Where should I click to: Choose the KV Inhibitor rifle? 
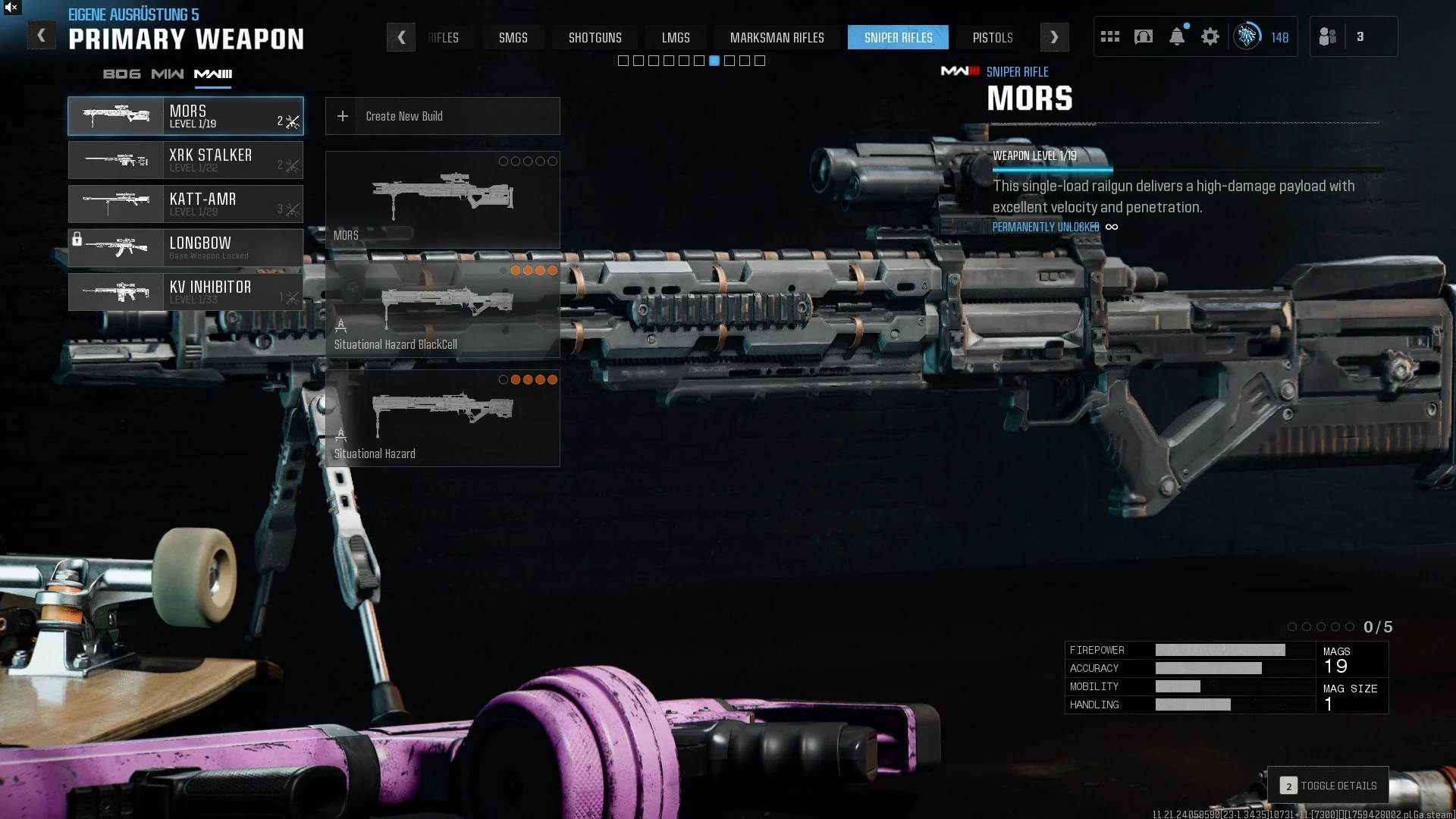tap(186, 292)
